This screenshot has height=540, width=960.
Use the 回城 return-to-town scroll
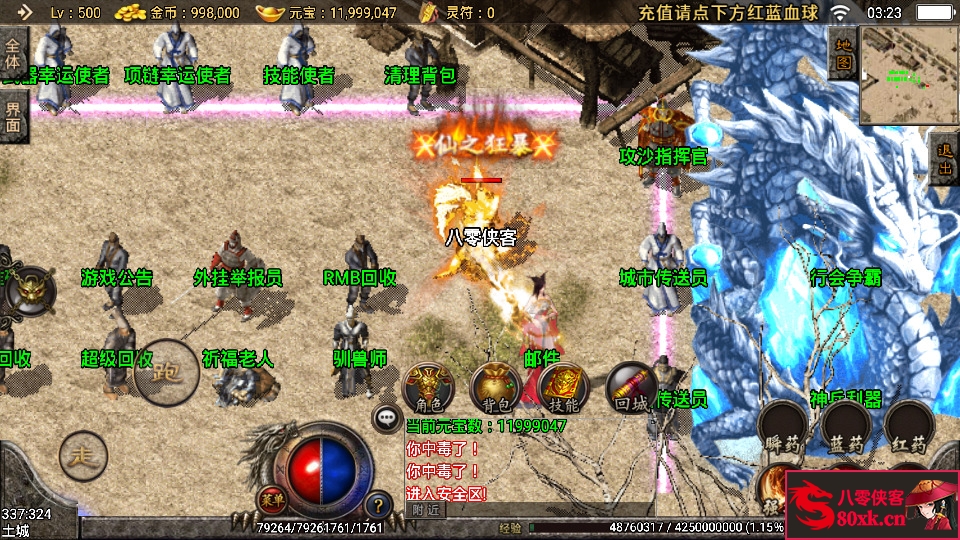click(x=632, y=389)
